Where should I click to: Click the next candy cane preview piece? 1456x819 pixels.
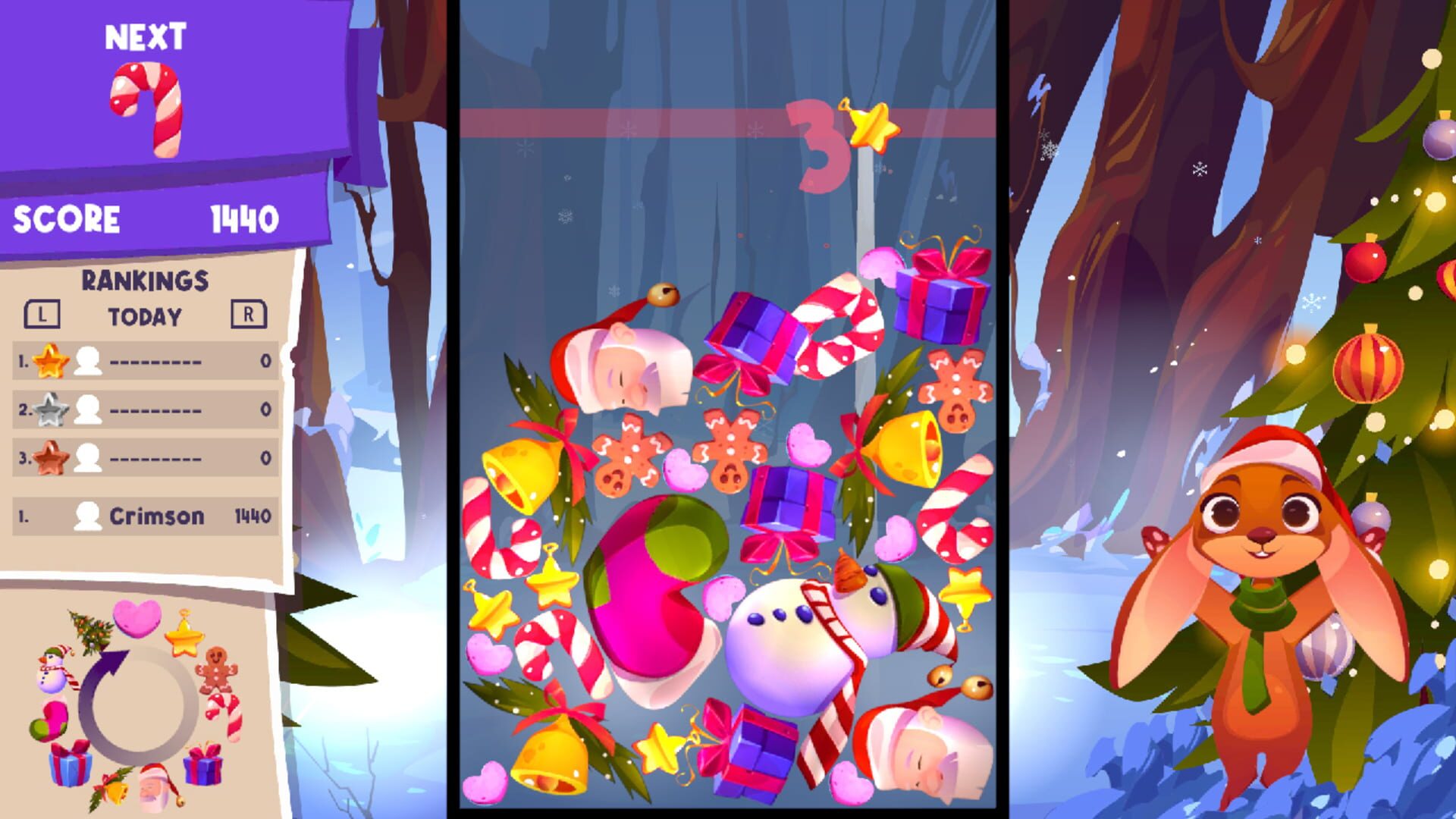coord(146,108)
